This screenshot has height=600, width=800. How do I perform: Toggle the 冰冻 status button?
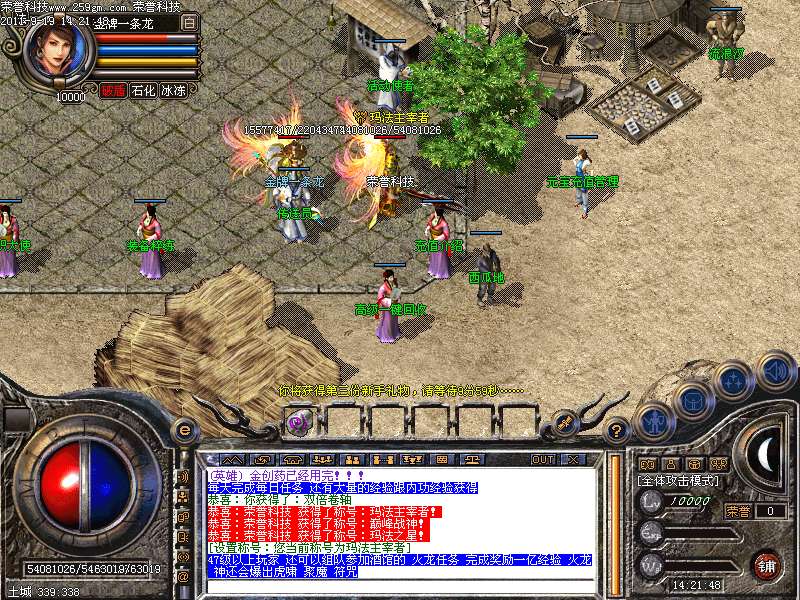(173, 90)
